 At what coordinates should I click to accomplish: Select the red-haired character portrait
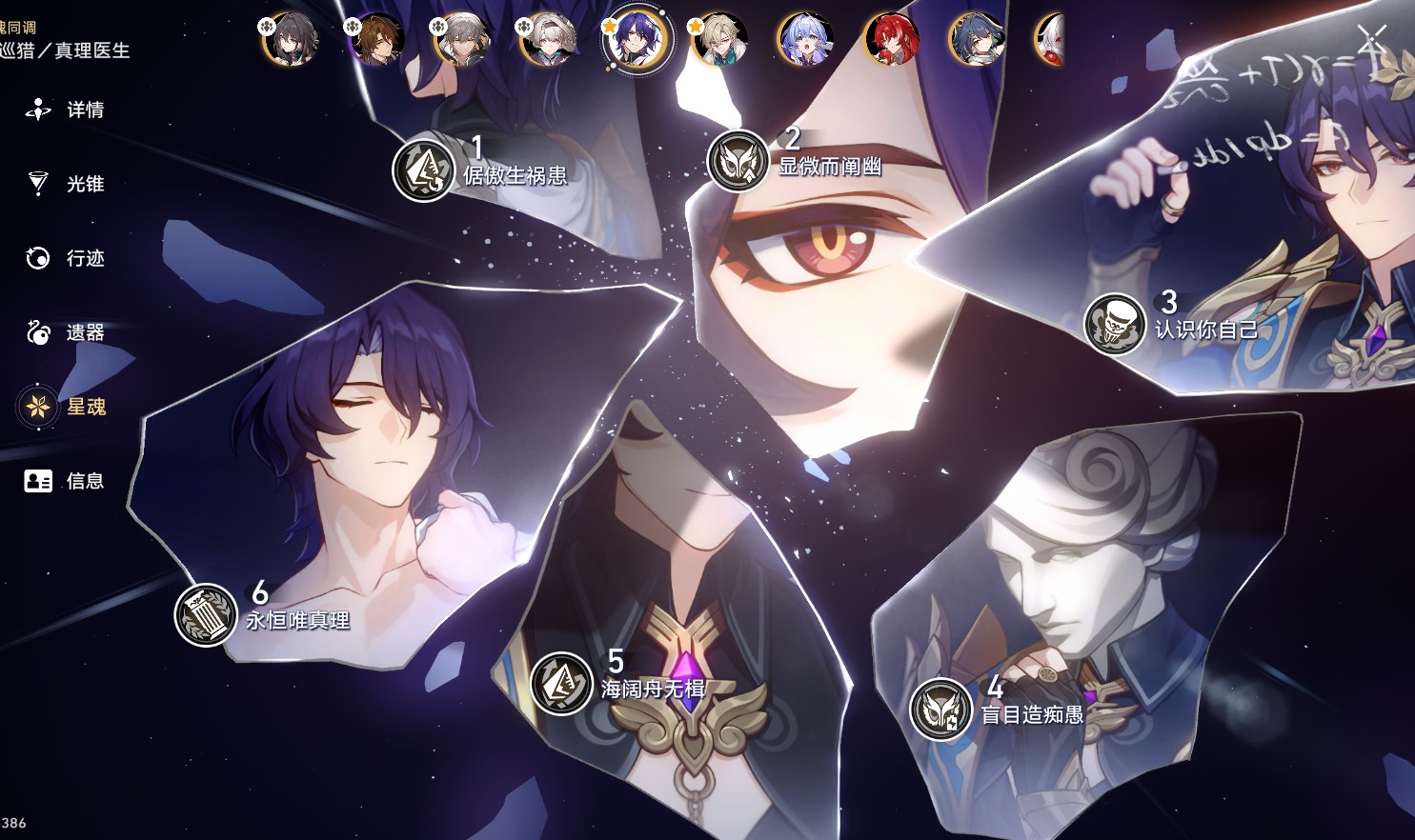(x=891, y=40)
